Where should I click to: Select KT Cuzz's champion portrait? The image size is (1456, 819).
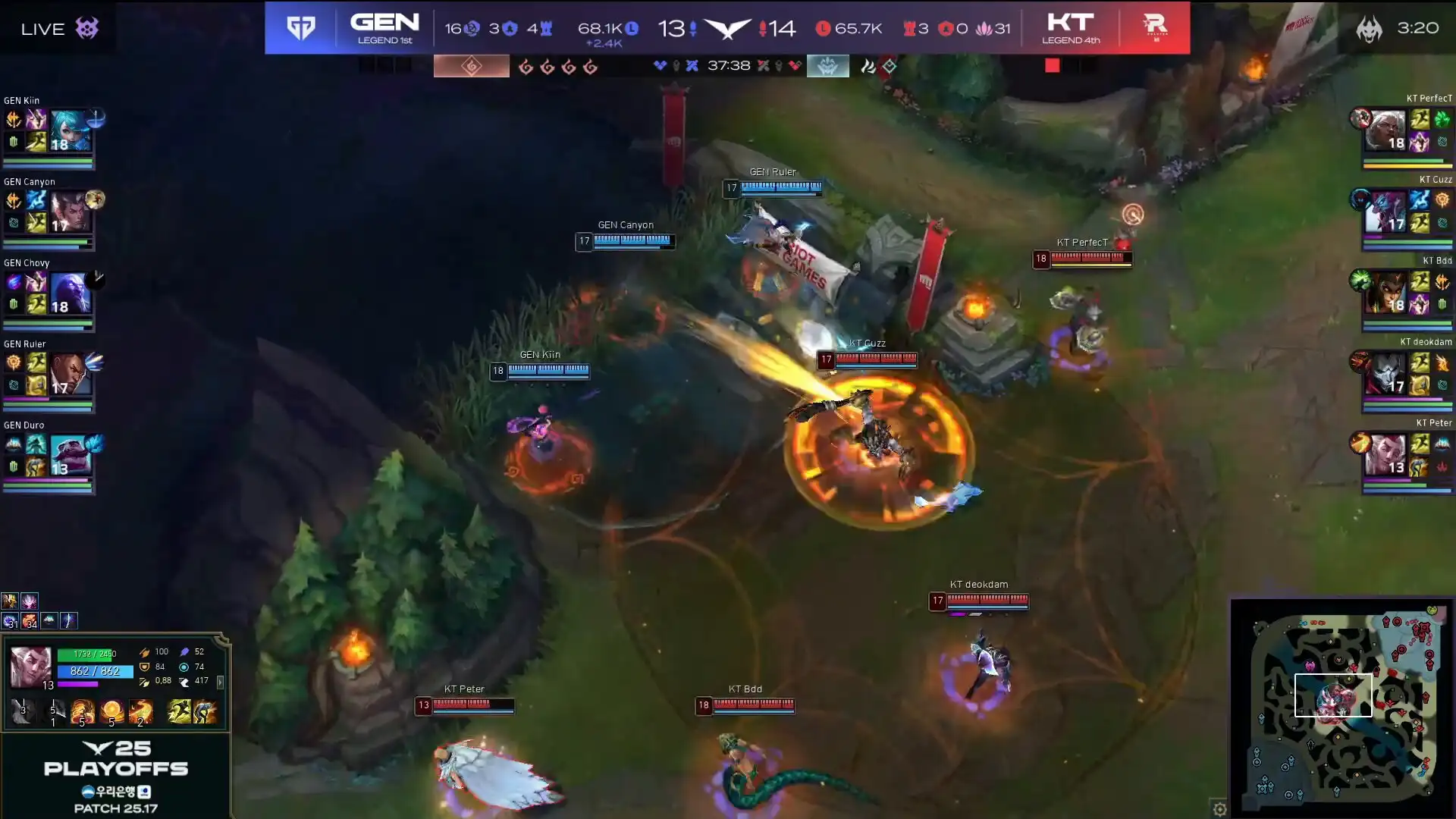[1385, 211]
